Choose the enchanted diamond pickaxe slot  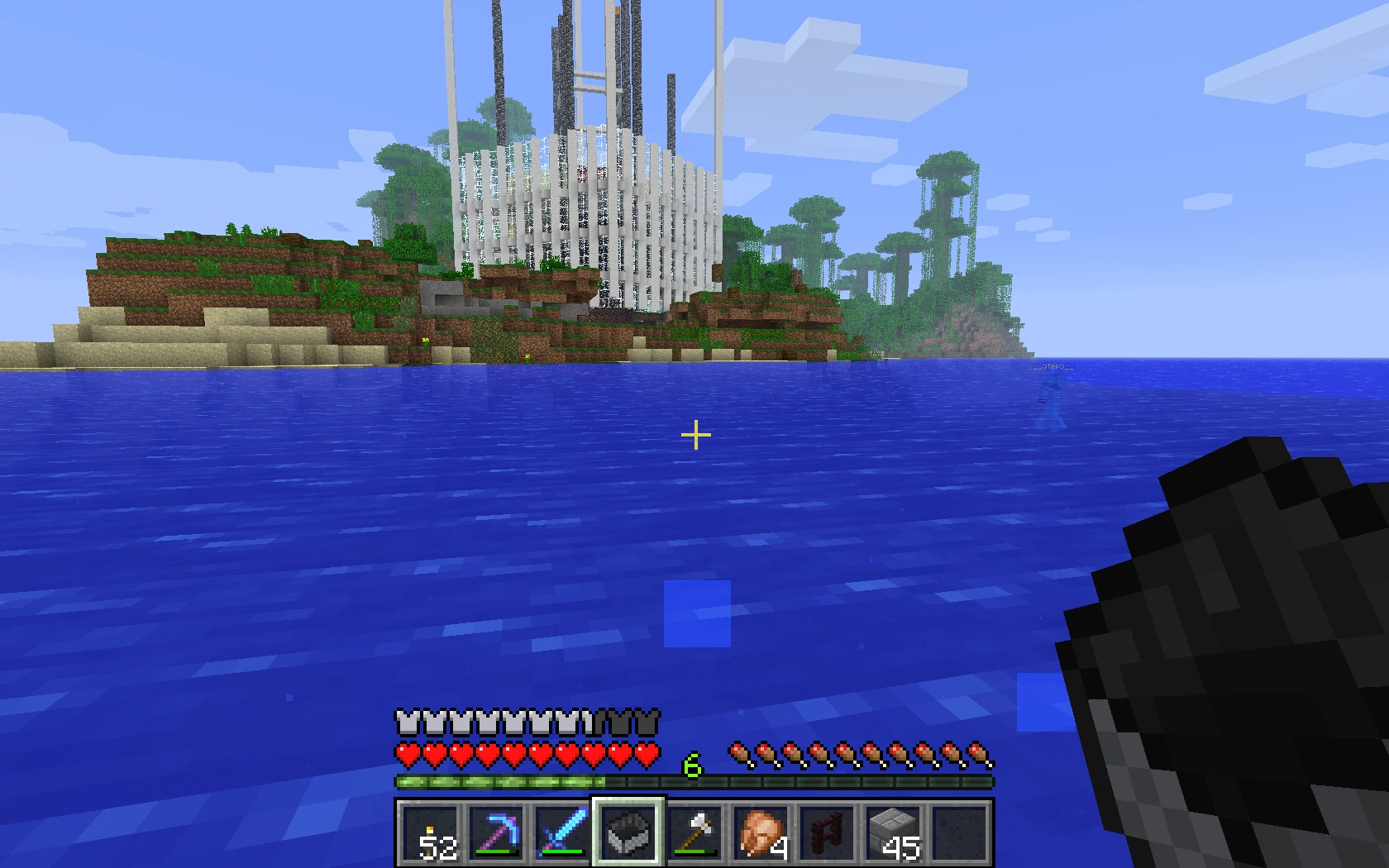point(496,832)
